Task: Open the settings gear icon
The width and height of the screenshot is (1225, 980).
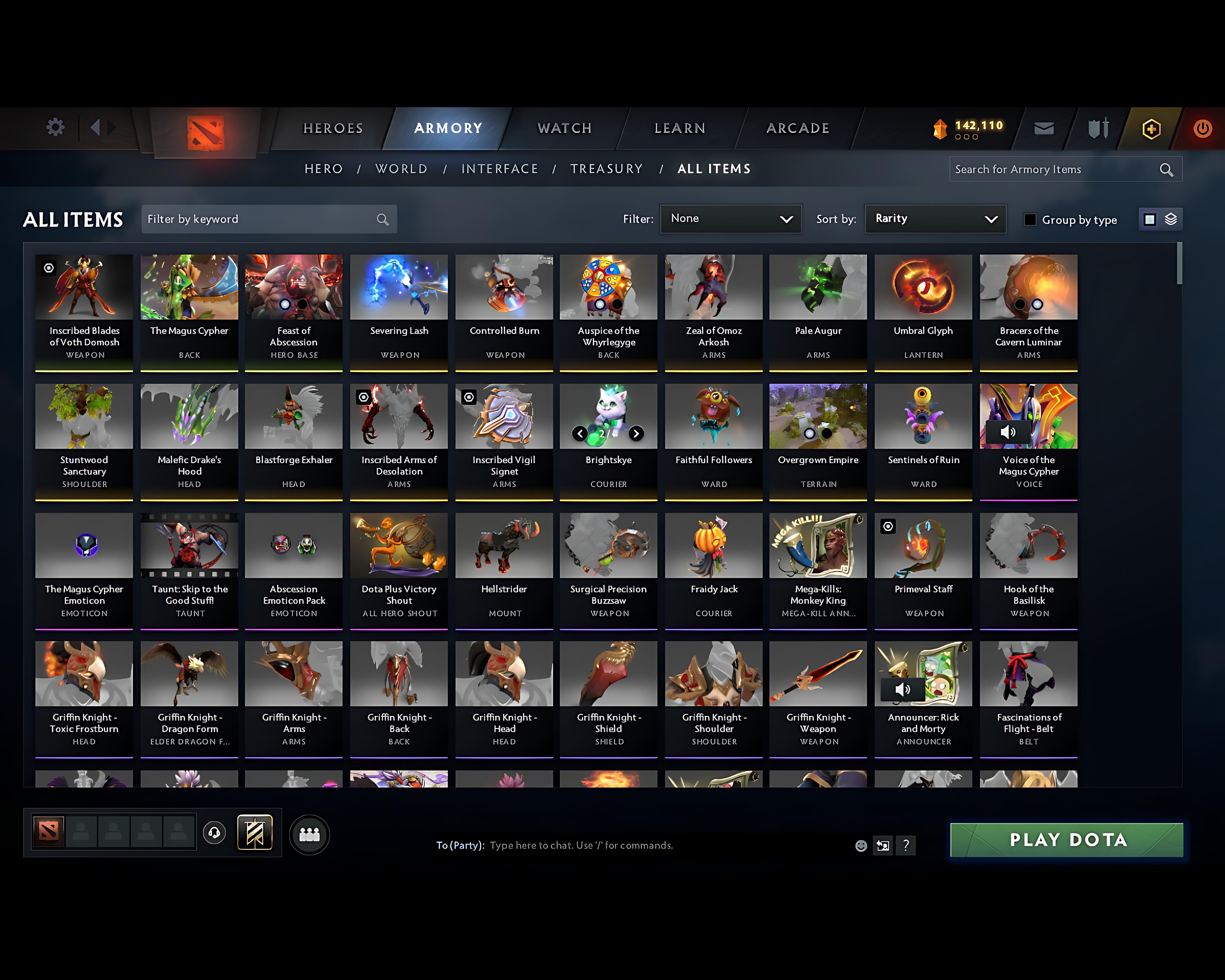Action: click(55, 128)
